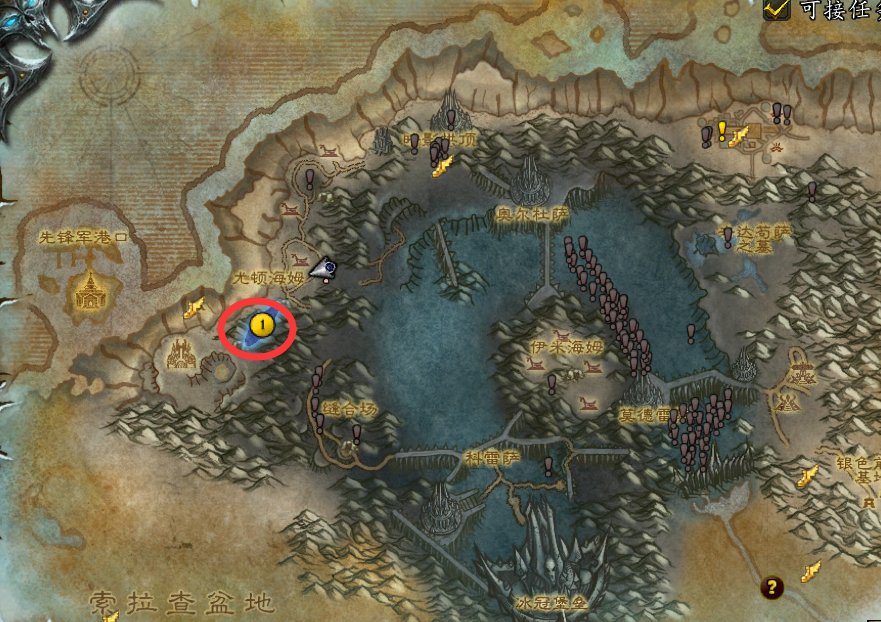The width and height of the screenshot is (881, 622).
Task: Click the flight point beside the yellow exclamation mark
Action: pos(740,137)
